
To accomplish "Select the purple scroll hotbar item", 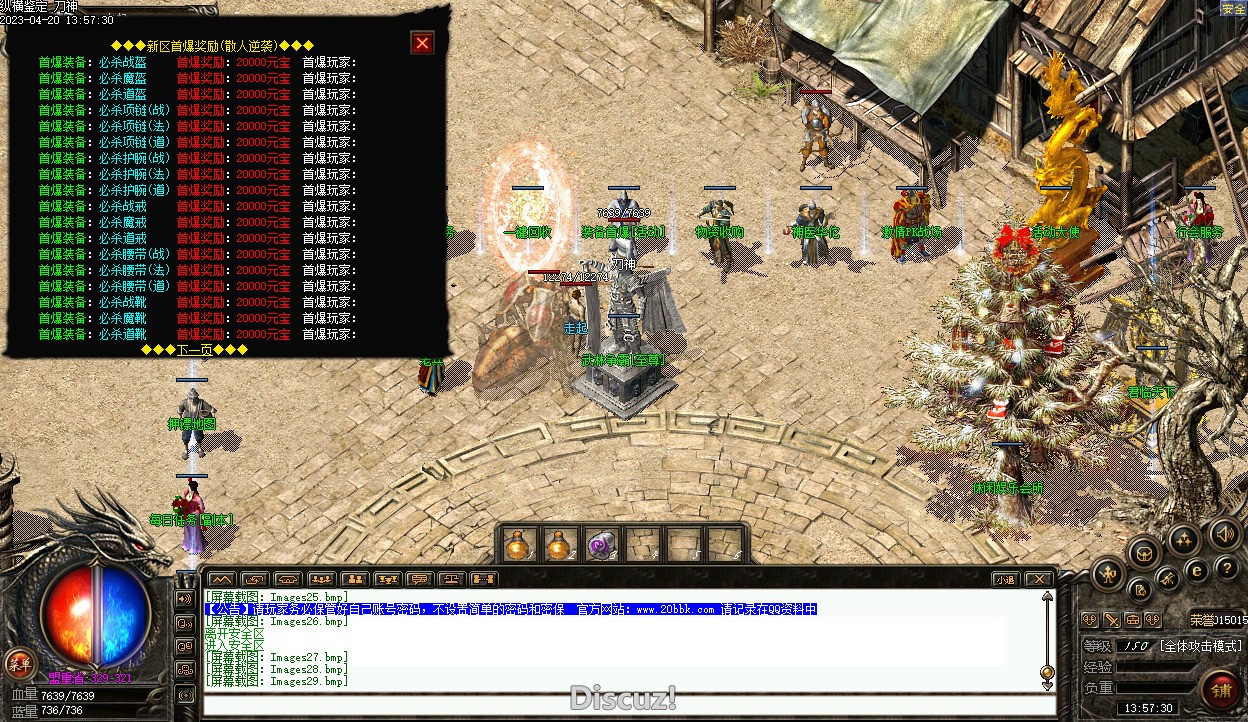I will tap(601, 545).
